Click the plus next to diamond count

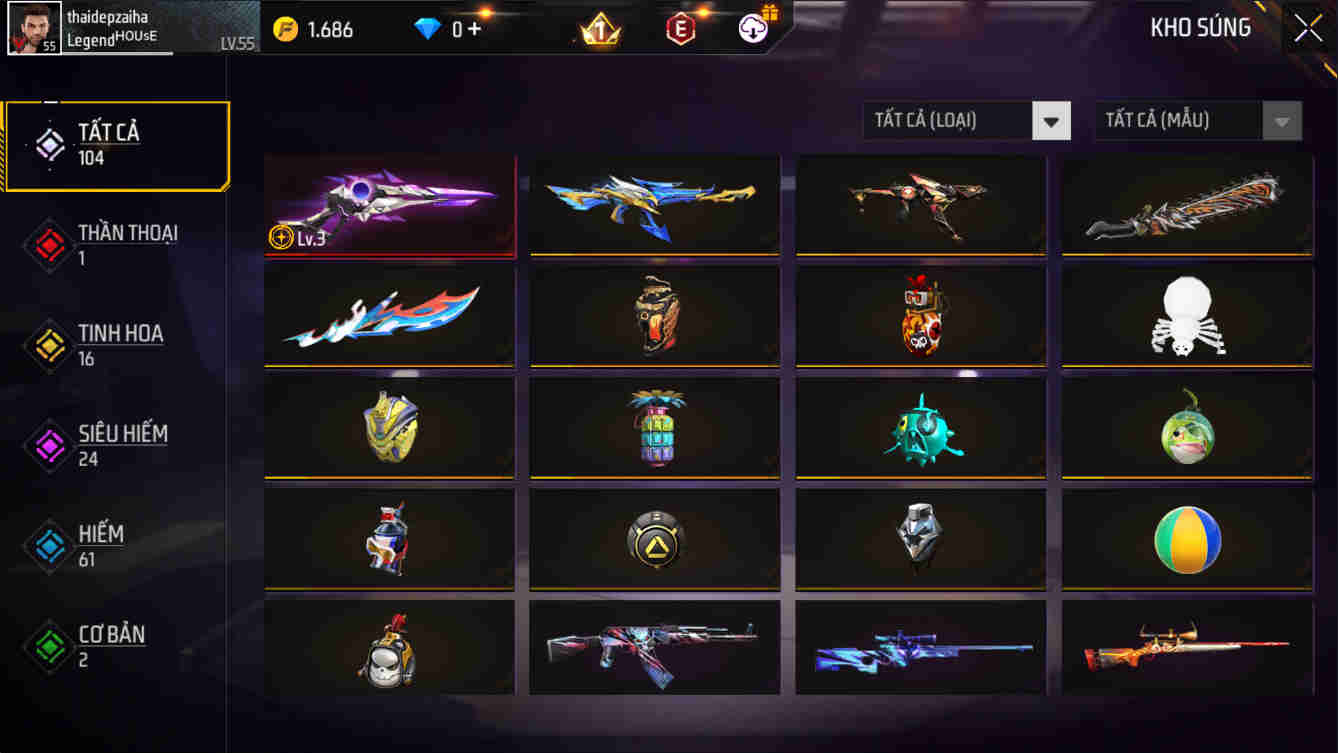click(x=476, y=29)
